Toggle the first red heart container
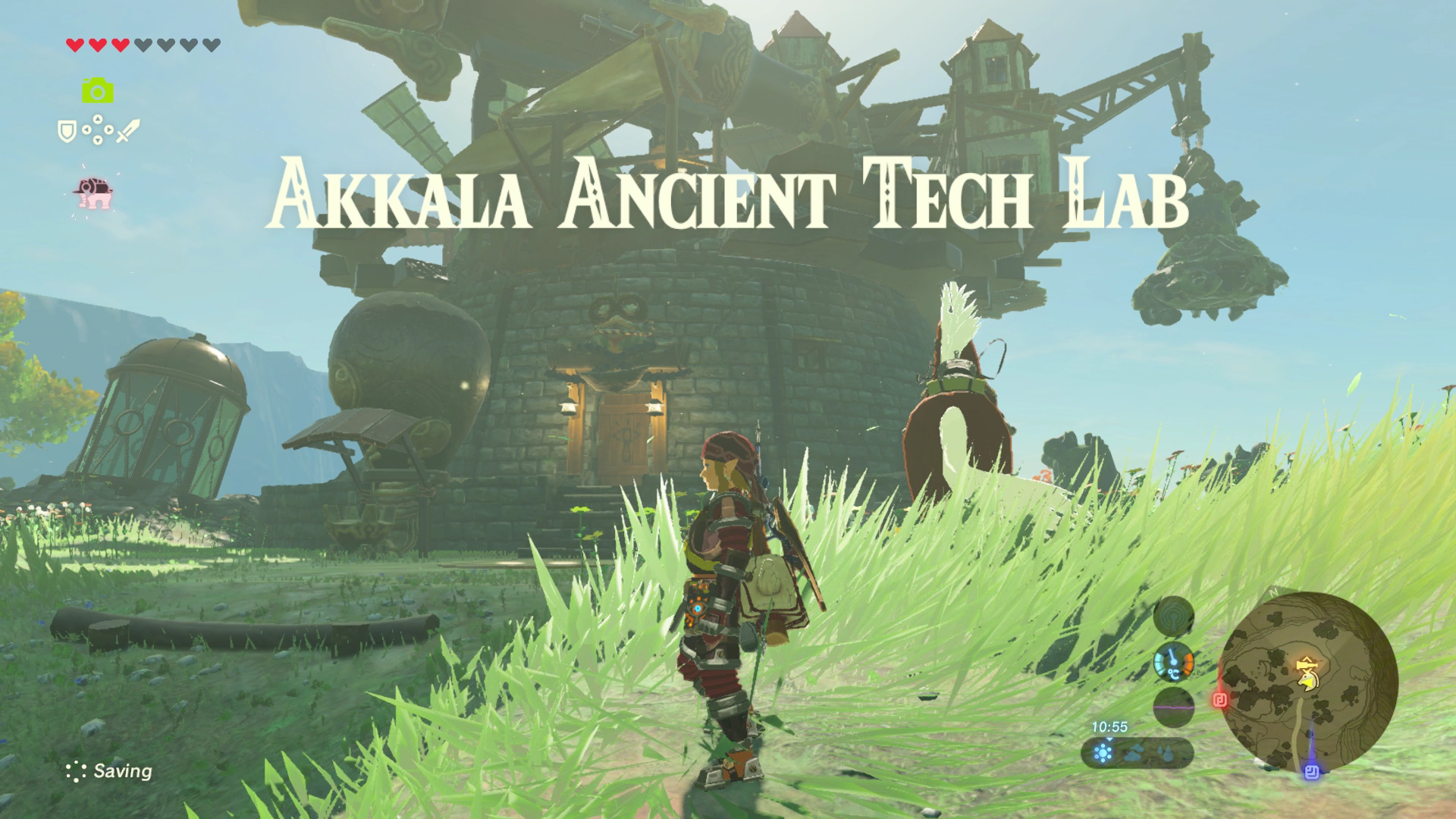The height and width of the screenshot is (819, 1456). [x=74, y=45]
